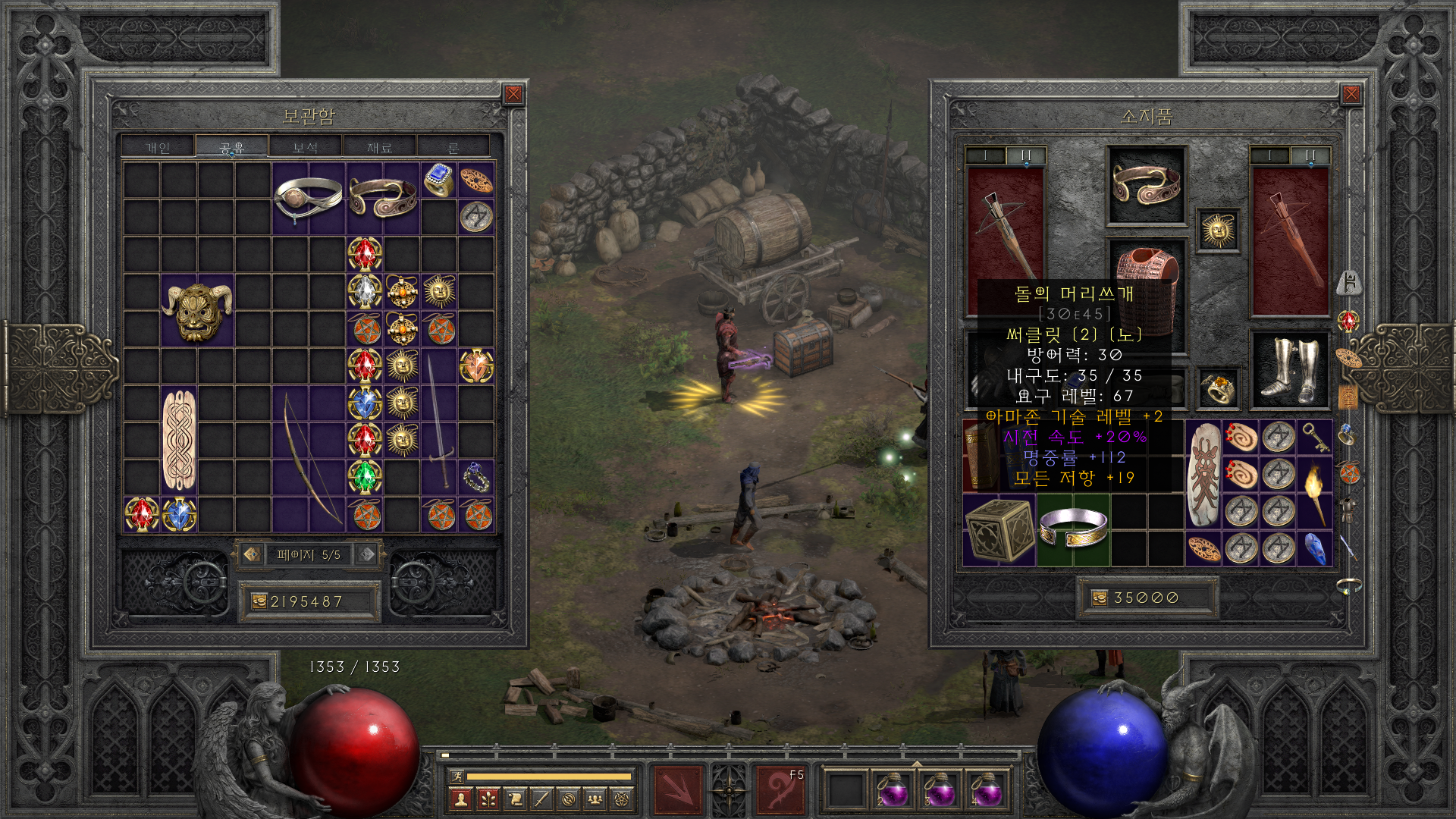1456x819 pixels.
Task: Pick up the horned demon mask in stash
Action: (x=196, y=310)
